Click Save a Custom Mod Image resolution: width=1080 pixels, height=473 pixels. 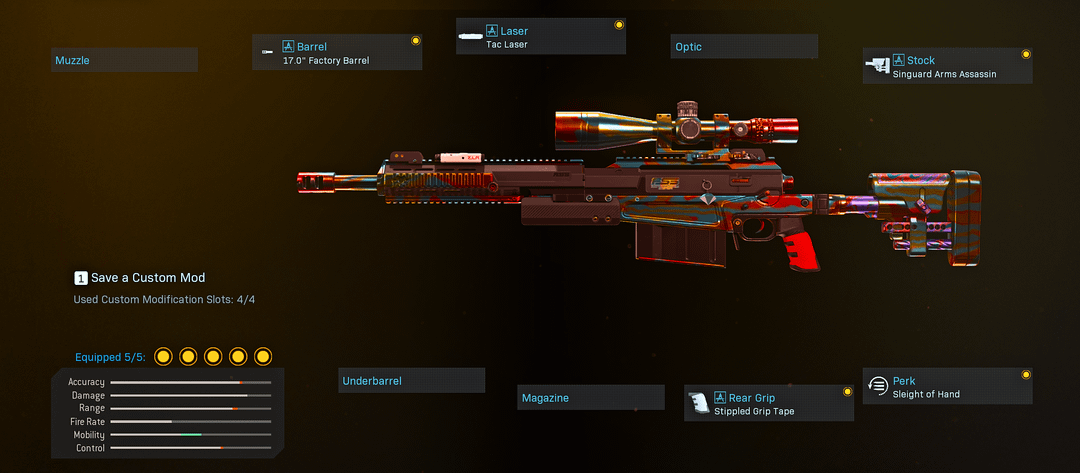(x=139, y=278)
